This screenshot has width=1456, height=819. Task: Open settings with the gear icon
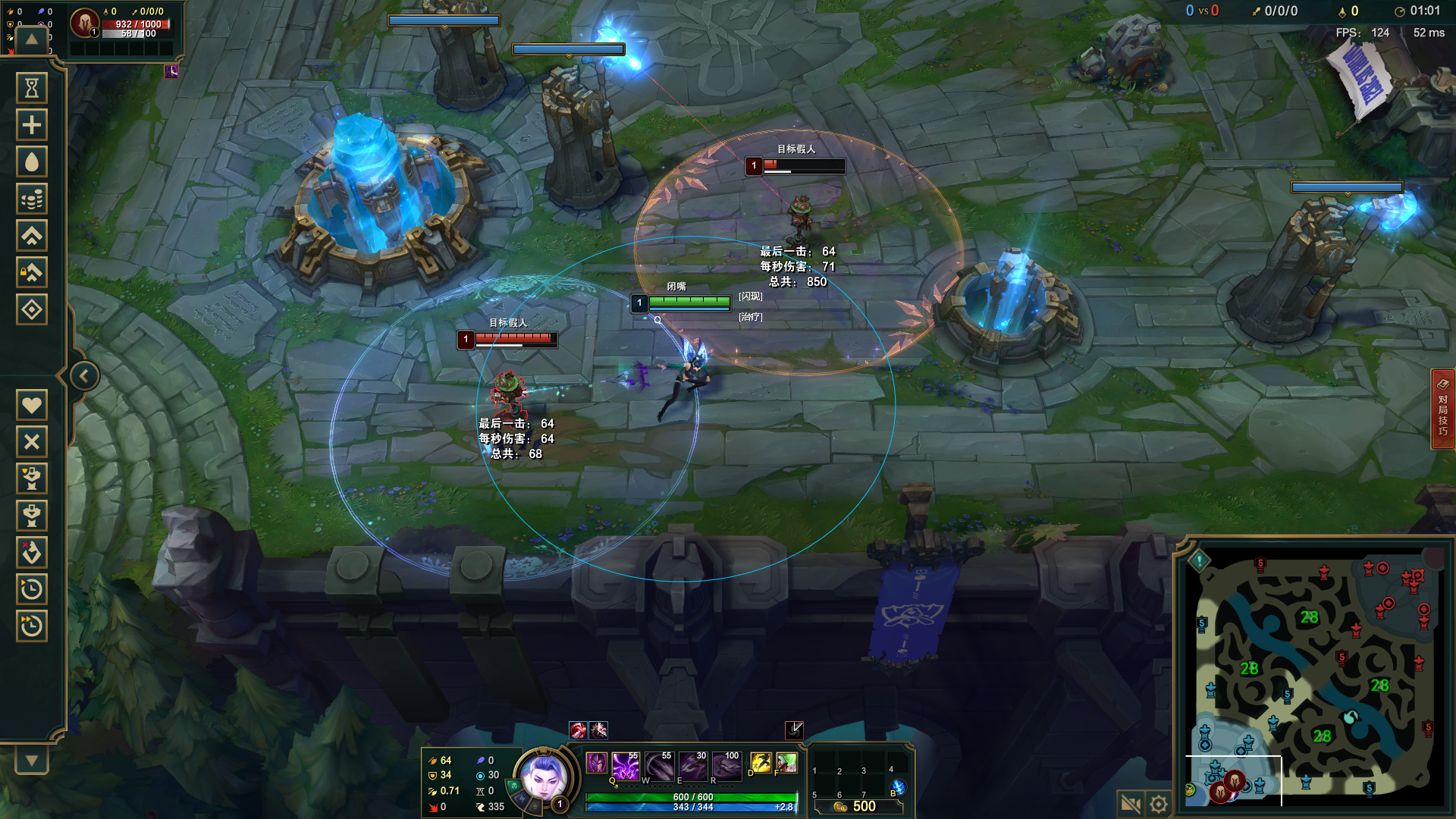click(1159, 804)
